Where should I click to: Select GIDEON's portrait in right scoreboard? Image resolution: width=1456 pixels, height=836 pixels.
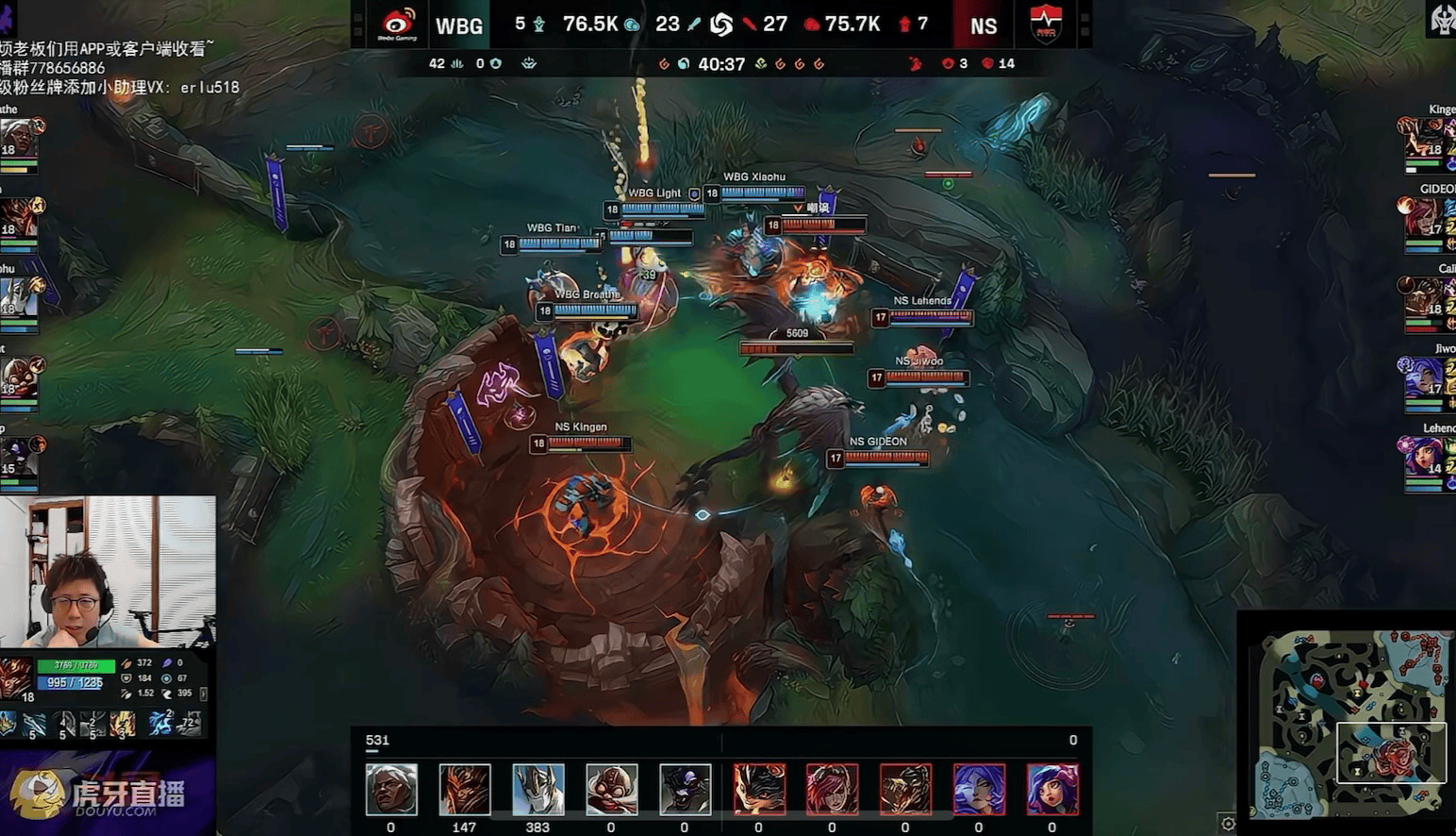(1421, 218)
